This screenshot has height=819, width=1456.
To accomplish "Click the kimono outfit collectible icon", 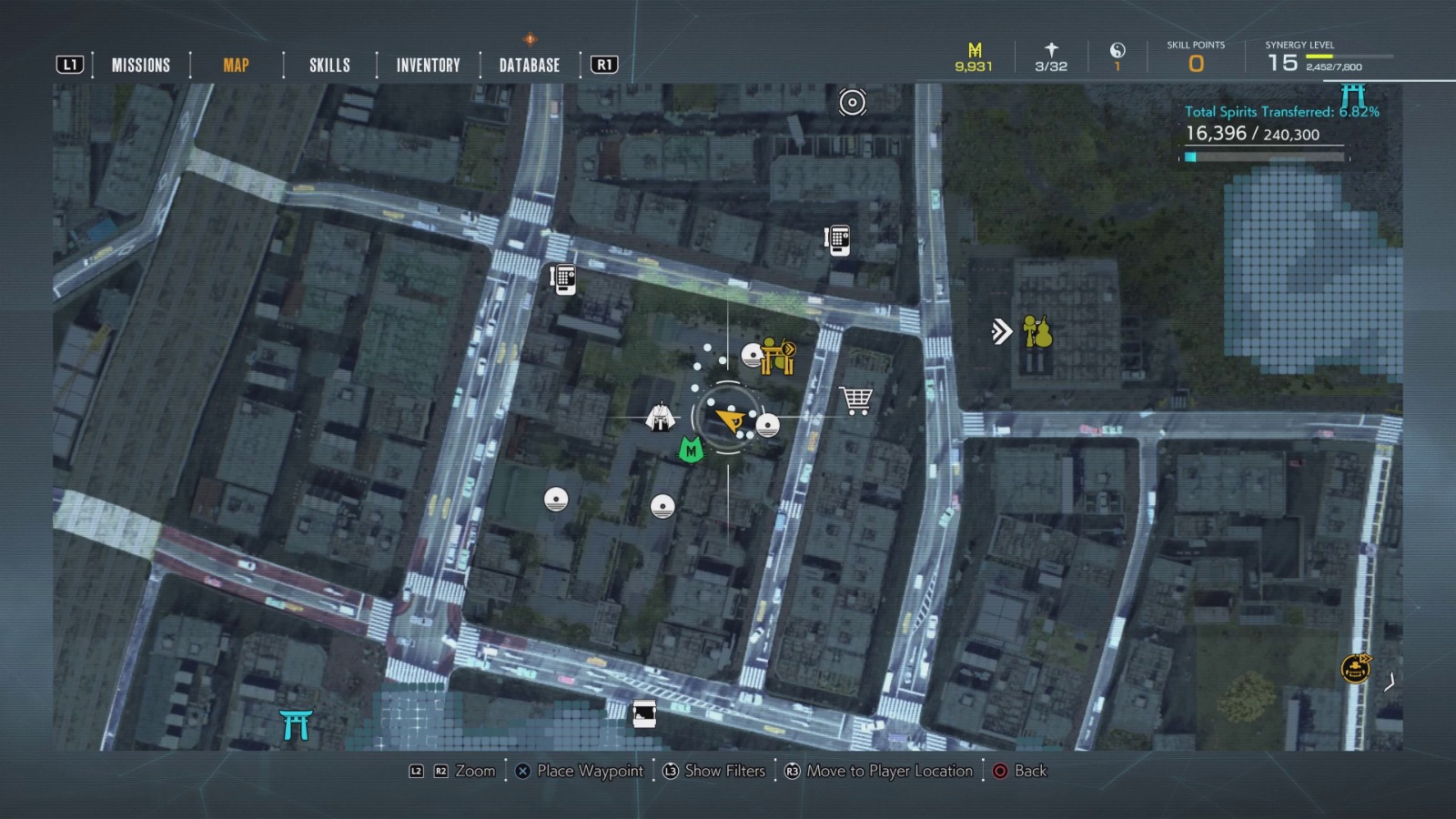I will (662, 418).
